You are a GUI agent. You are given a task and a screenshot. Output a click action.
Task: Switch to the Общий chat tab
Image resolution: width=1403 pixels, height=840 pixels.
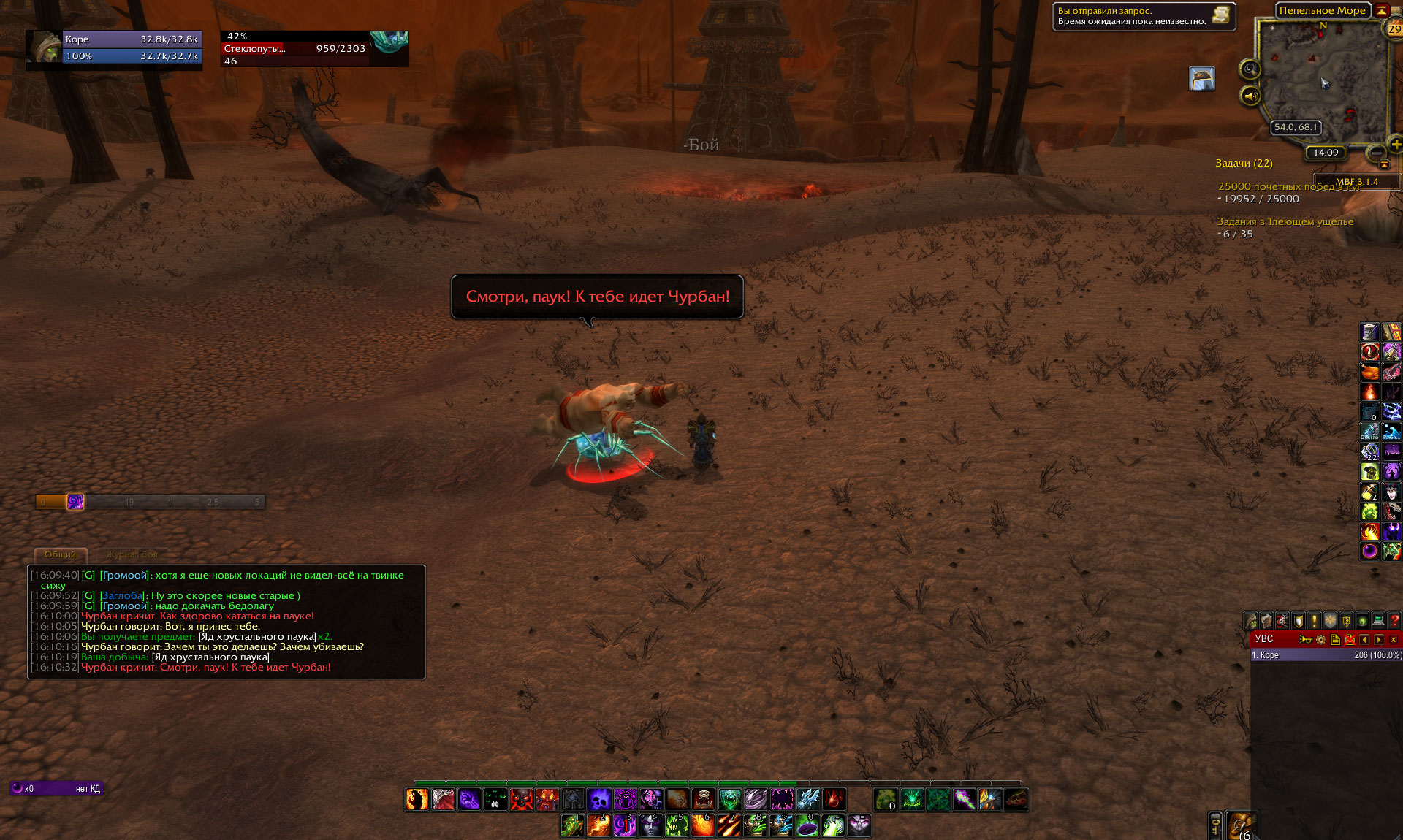[x=61, y=554]
